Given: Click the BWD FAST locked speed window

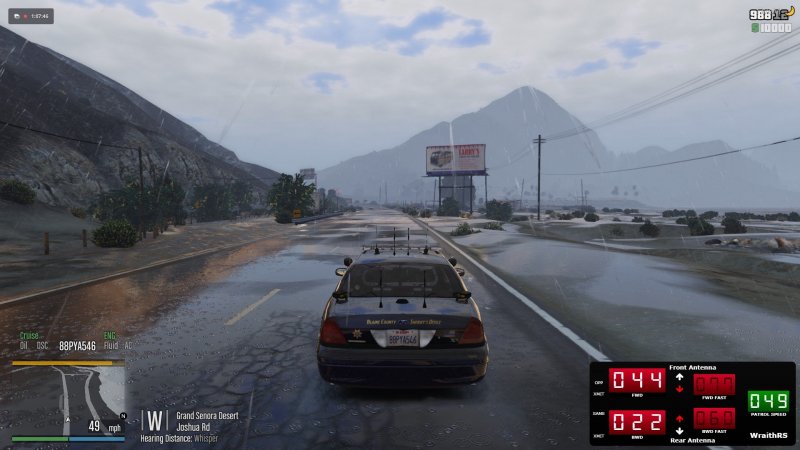Looking at the screenshot, I should point(714,417).
